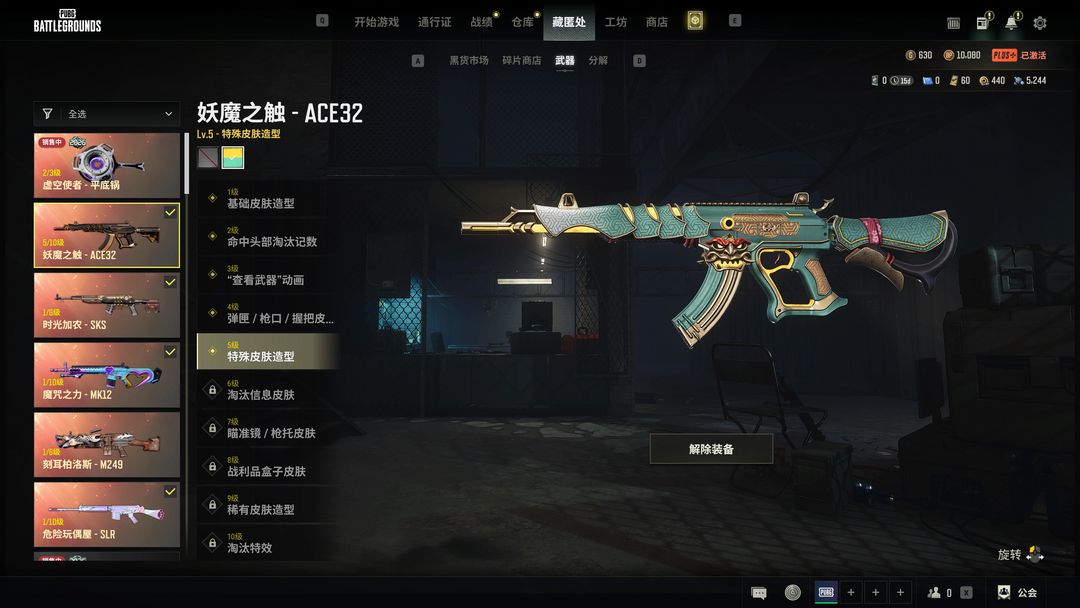Image resolution: width=1080 pixels, height=608 pixels.
Task: Select the 危险玩偶屋 - SLR skin
Action: click(x=107, y=514)
